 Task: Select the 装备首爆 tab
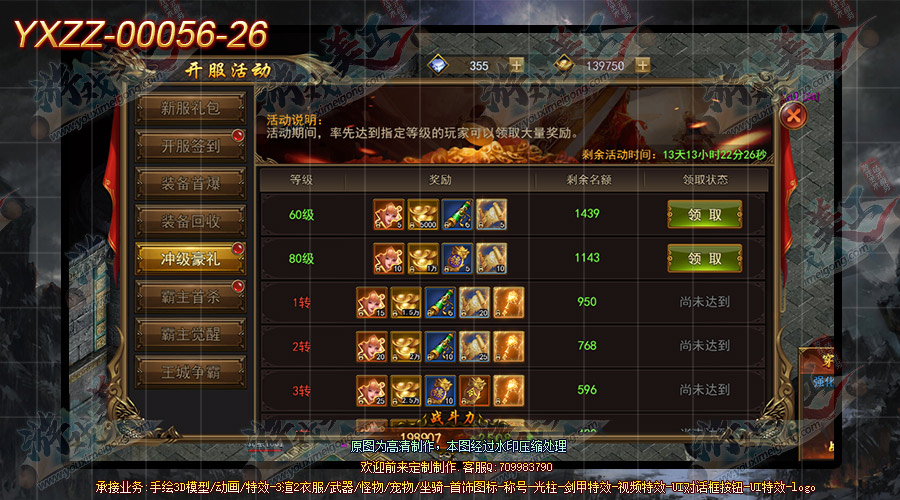tap(190, 184)
